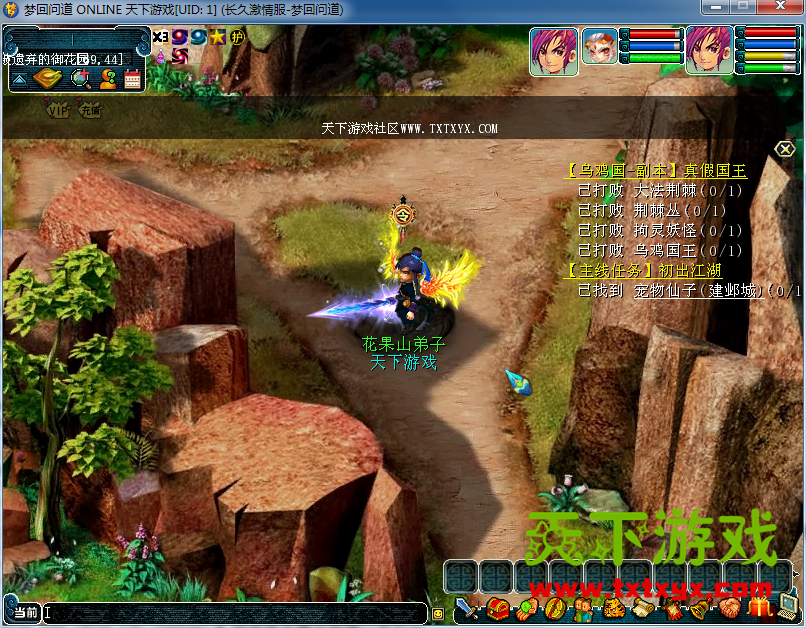Viewport: 806px width, 628px height.
Task: Open the calendar icon
Action: click(133, 80)
